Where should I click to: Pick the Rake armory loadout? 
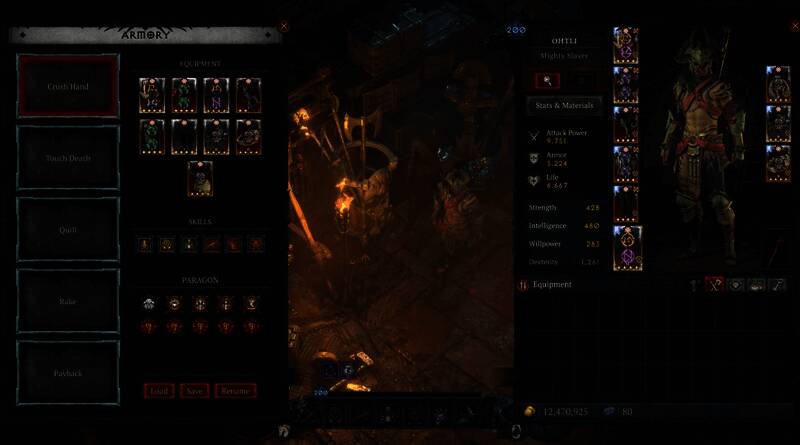(x=68, y=300)
